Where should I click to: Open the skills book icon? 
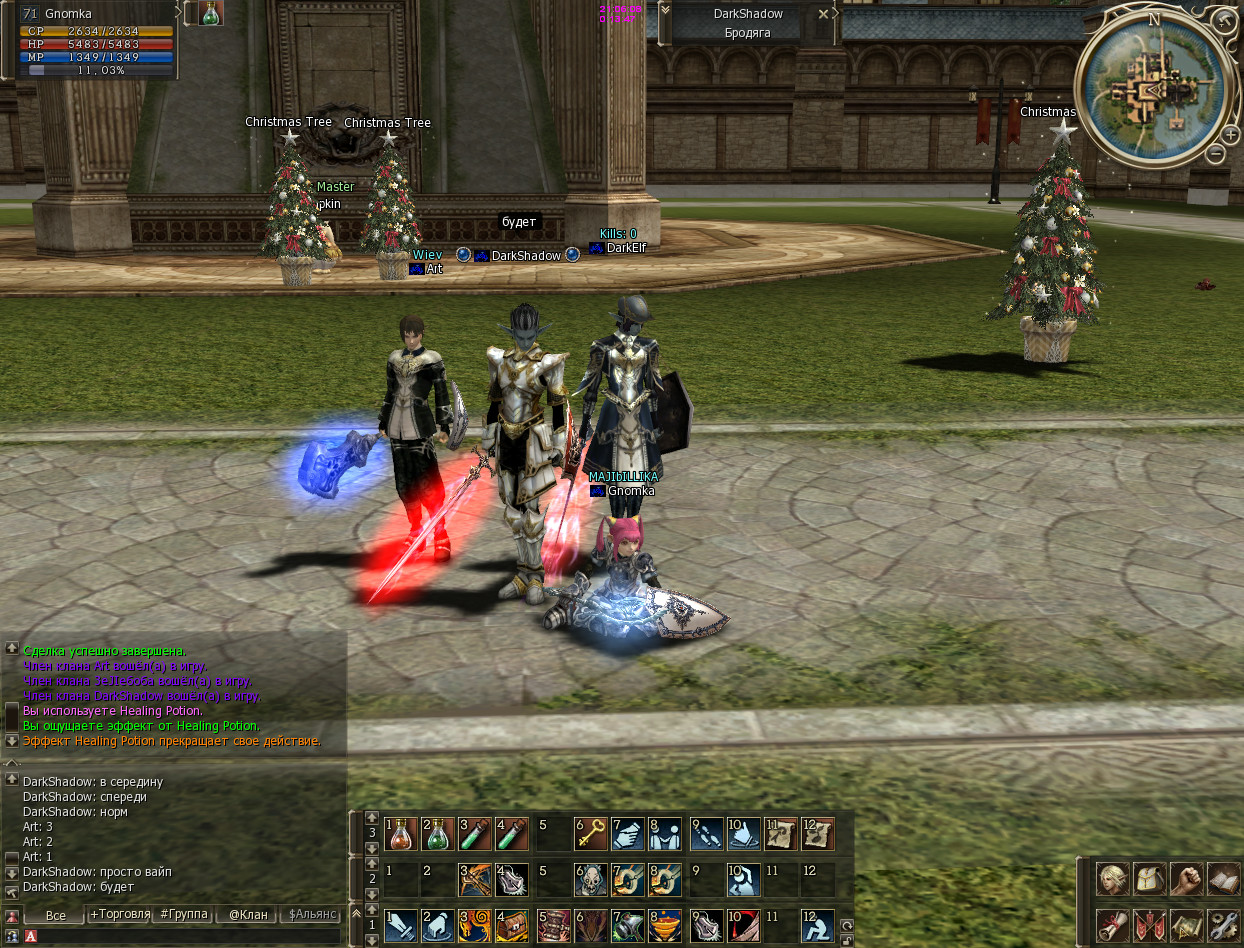tap(1223, 880)
